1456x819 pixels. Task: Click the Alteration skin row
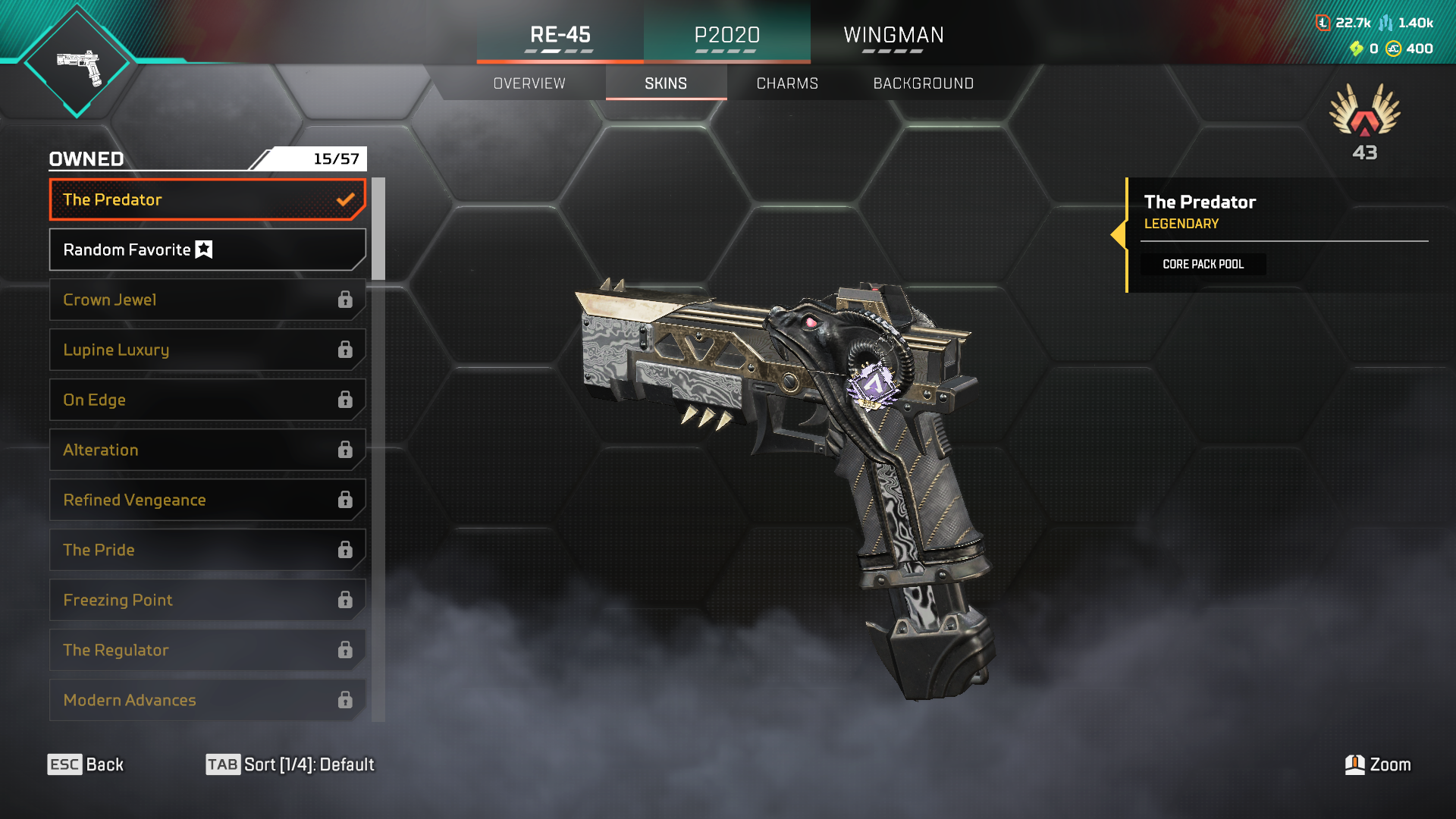[207, 450]
